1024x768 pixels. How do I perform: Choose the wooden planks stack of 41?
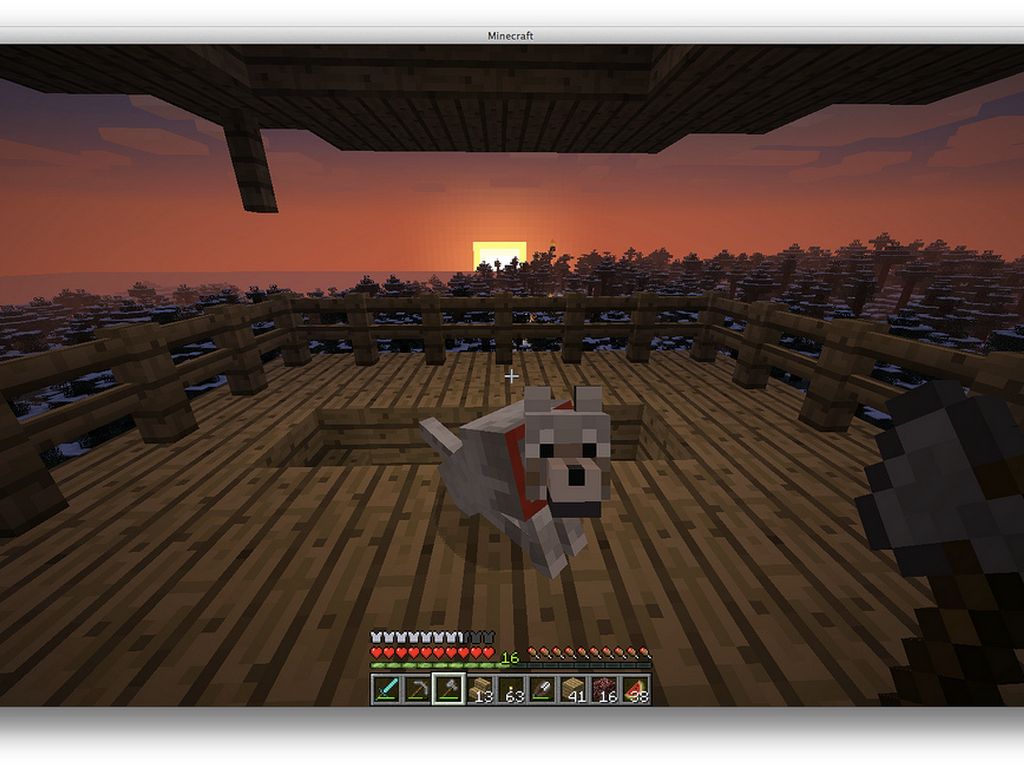point(573,689)
